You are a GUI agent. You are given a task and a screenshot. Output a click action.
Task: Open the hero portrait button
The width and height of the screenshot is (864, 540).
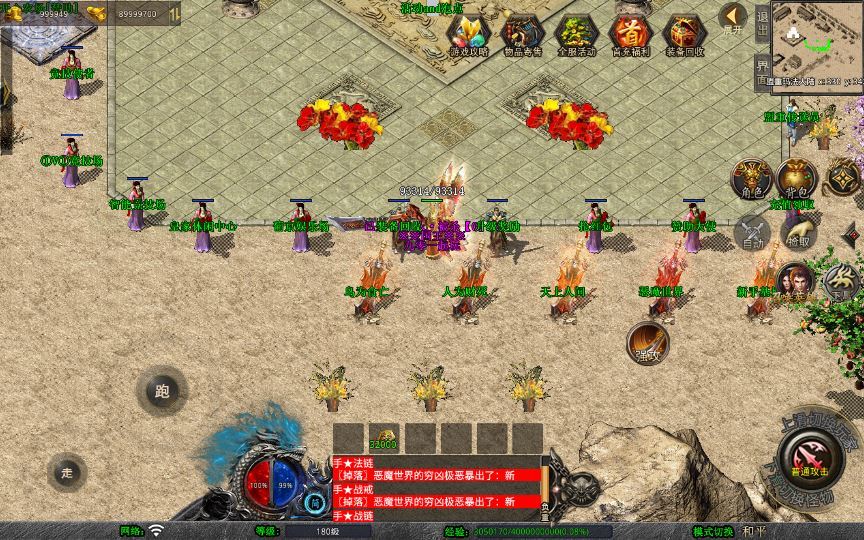pos(795,282)
